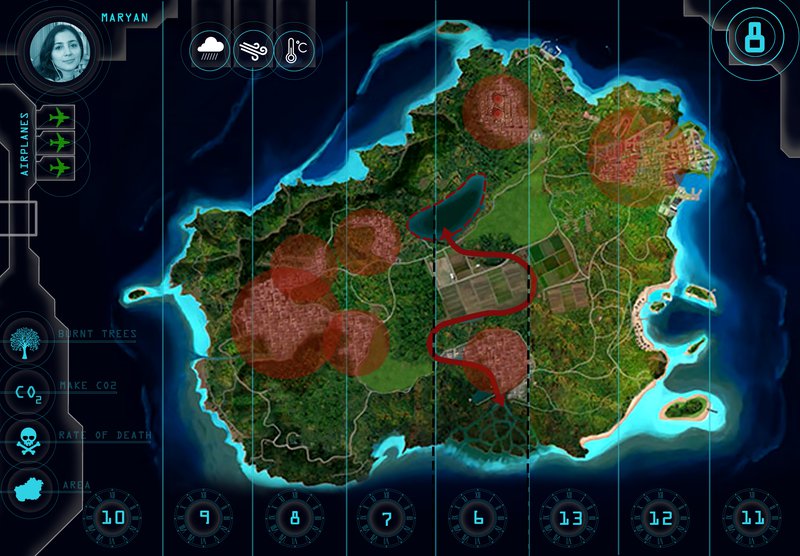Image resolution: width=800 pixels, height=556 pixels.
Task: Choose zone number 13 dial
Action: click(x=570, y=518)
